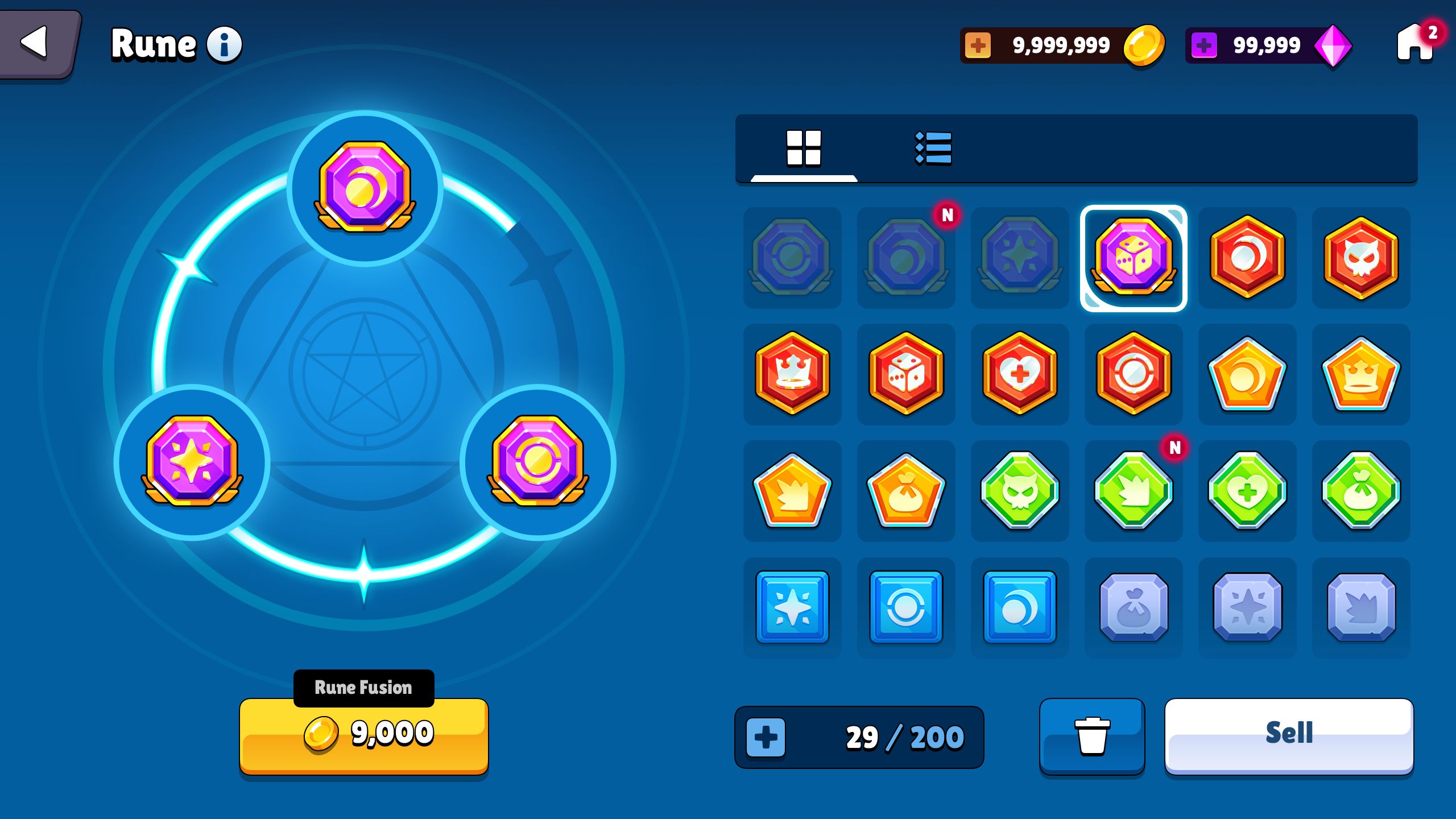Select the purple dice rune
1456x819 pixels.
[1133, 258]
